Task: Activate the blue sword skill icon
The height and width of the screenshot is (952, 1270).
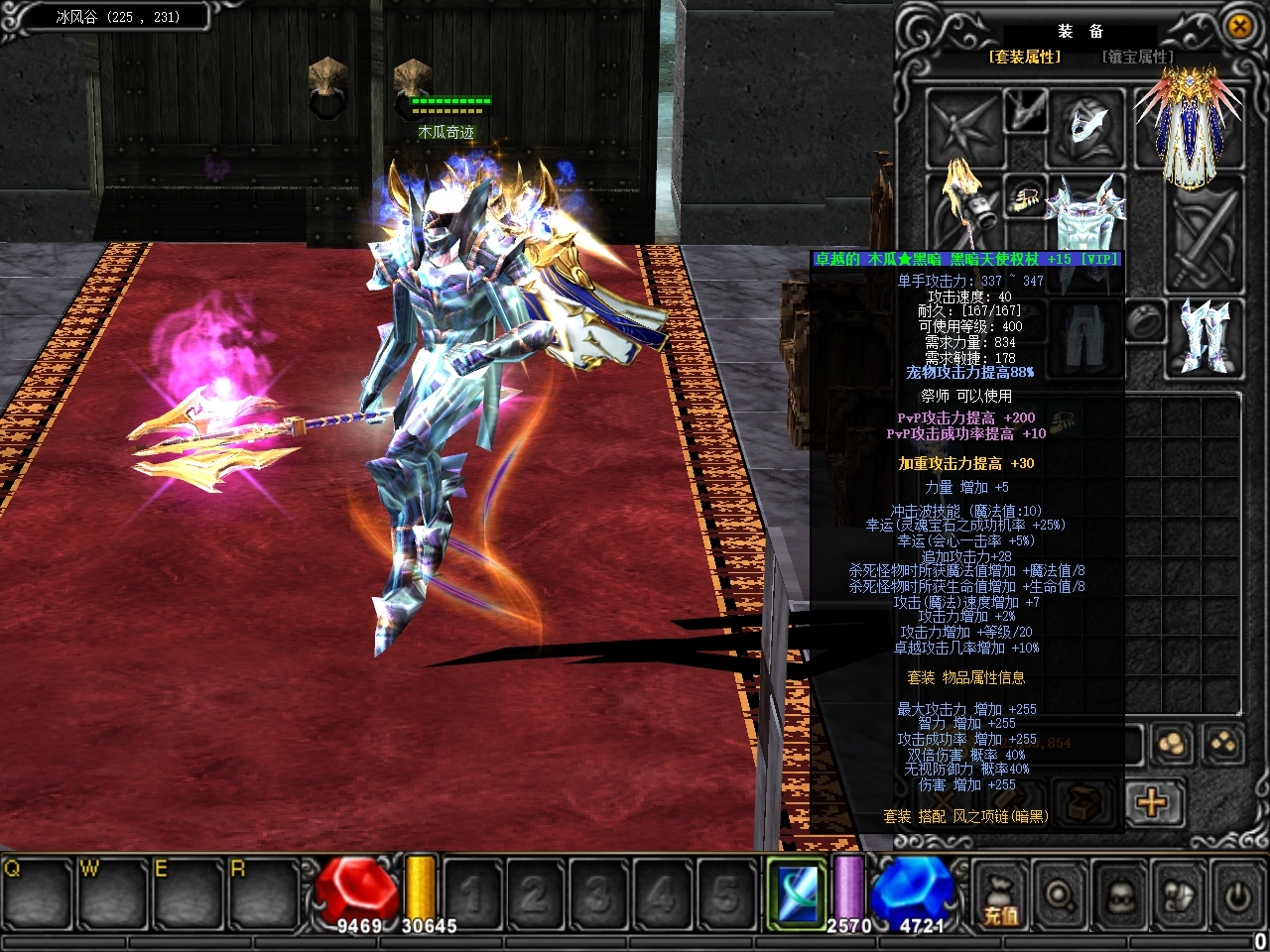Action: (x=797, y=891)
